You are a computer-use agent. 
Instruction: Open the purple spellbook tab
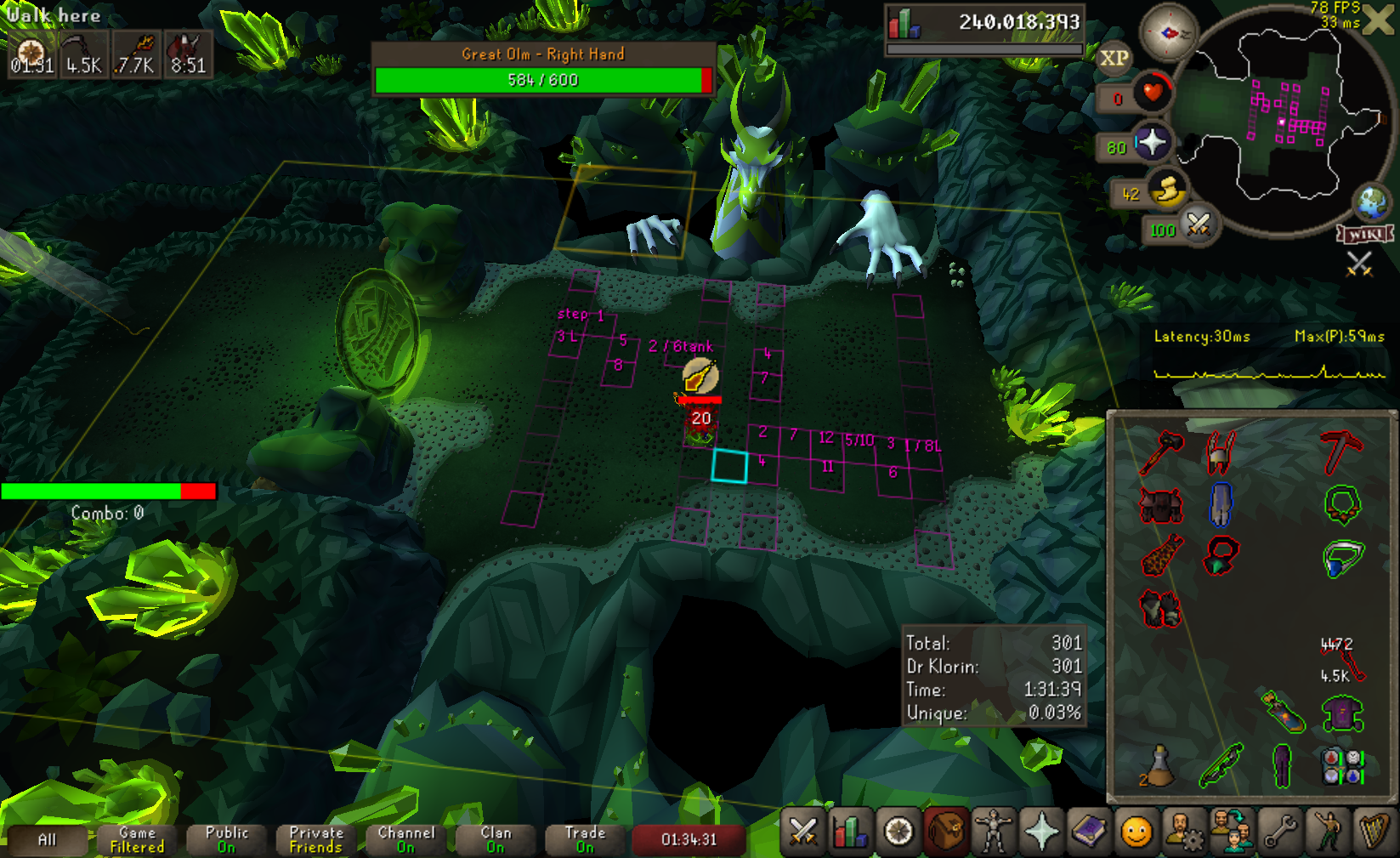pyautogui.click(x=1089, y=832)
